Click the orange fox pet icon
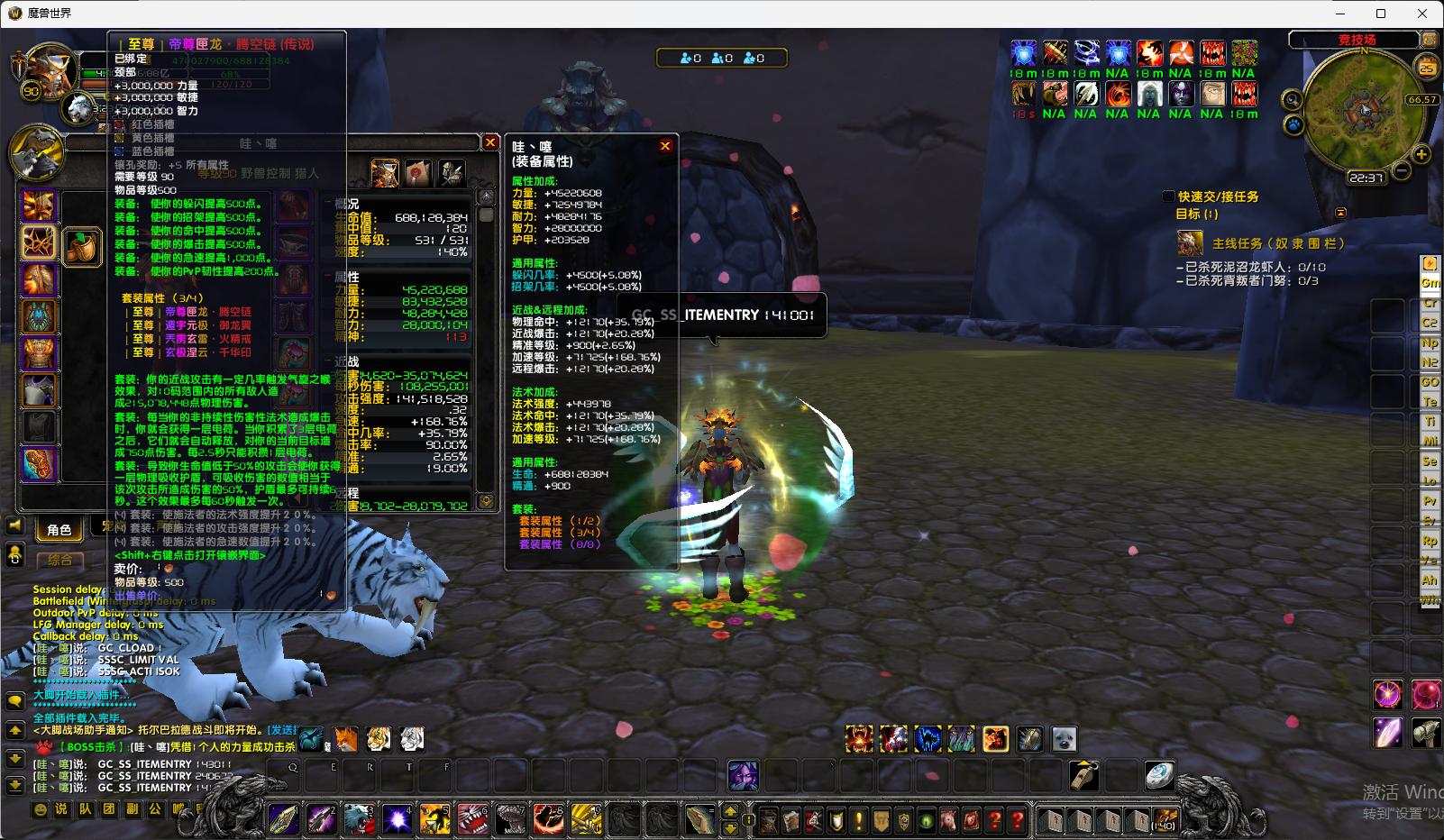 346,739
